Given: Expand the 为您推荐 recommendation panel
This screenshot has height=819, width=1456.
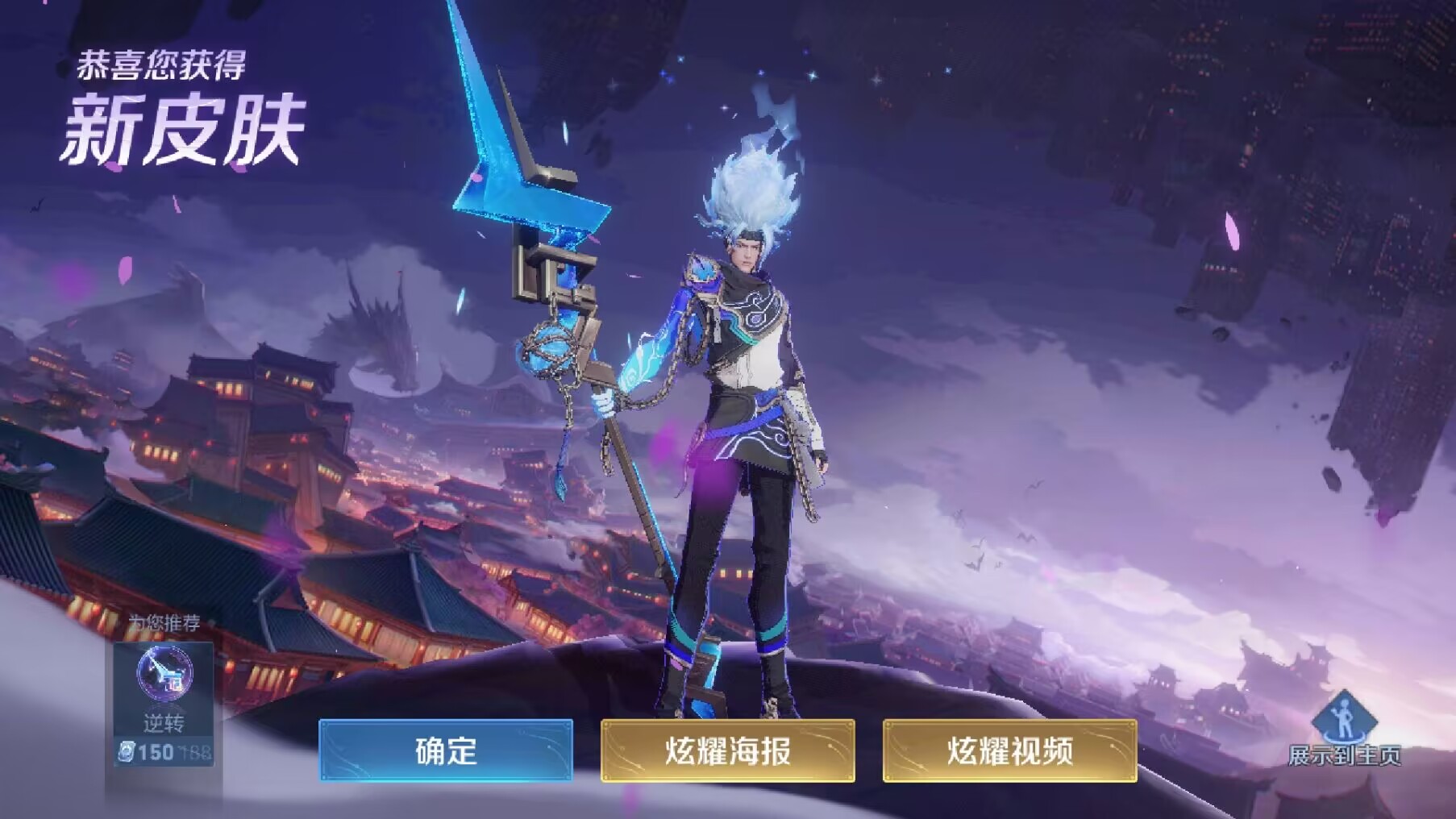Looking at the screenshot, I should [164, 621].
